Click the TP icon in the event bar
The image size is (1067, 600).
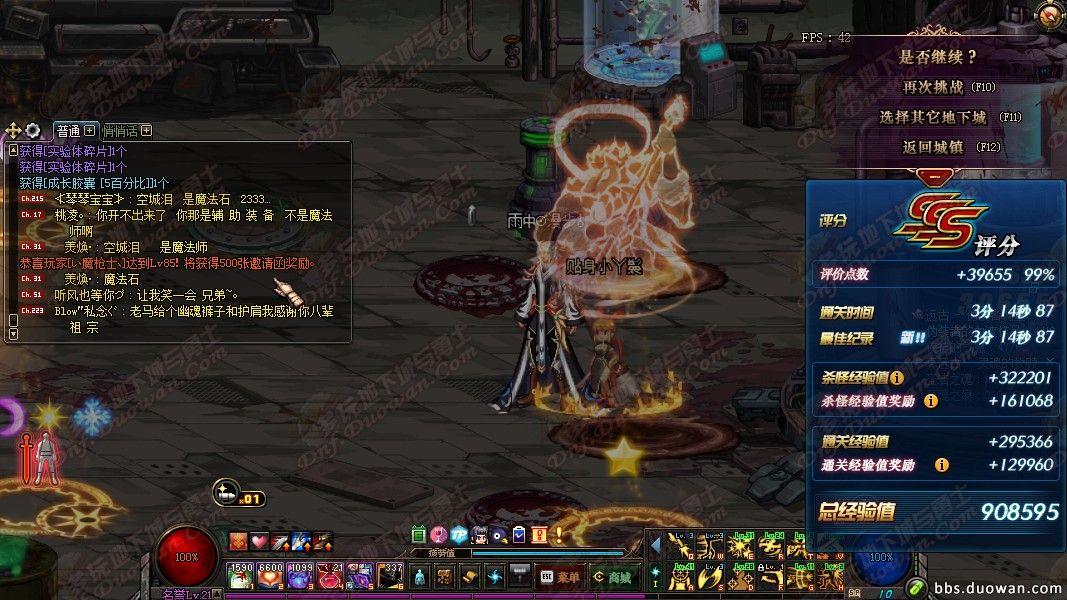(x=459, y=534)
